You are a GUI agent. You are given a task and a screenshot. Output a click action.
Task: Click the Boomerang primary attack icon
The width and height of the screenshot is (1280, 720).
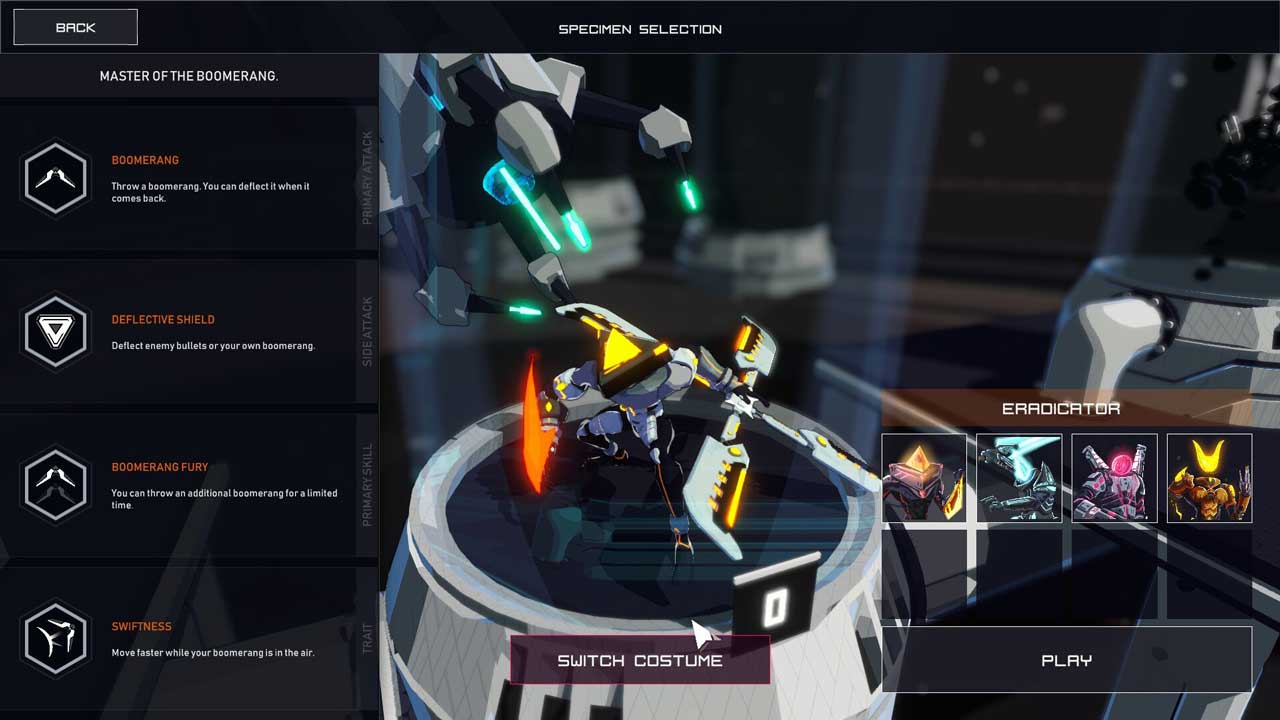pyautogui.click(x=56, y=178)
